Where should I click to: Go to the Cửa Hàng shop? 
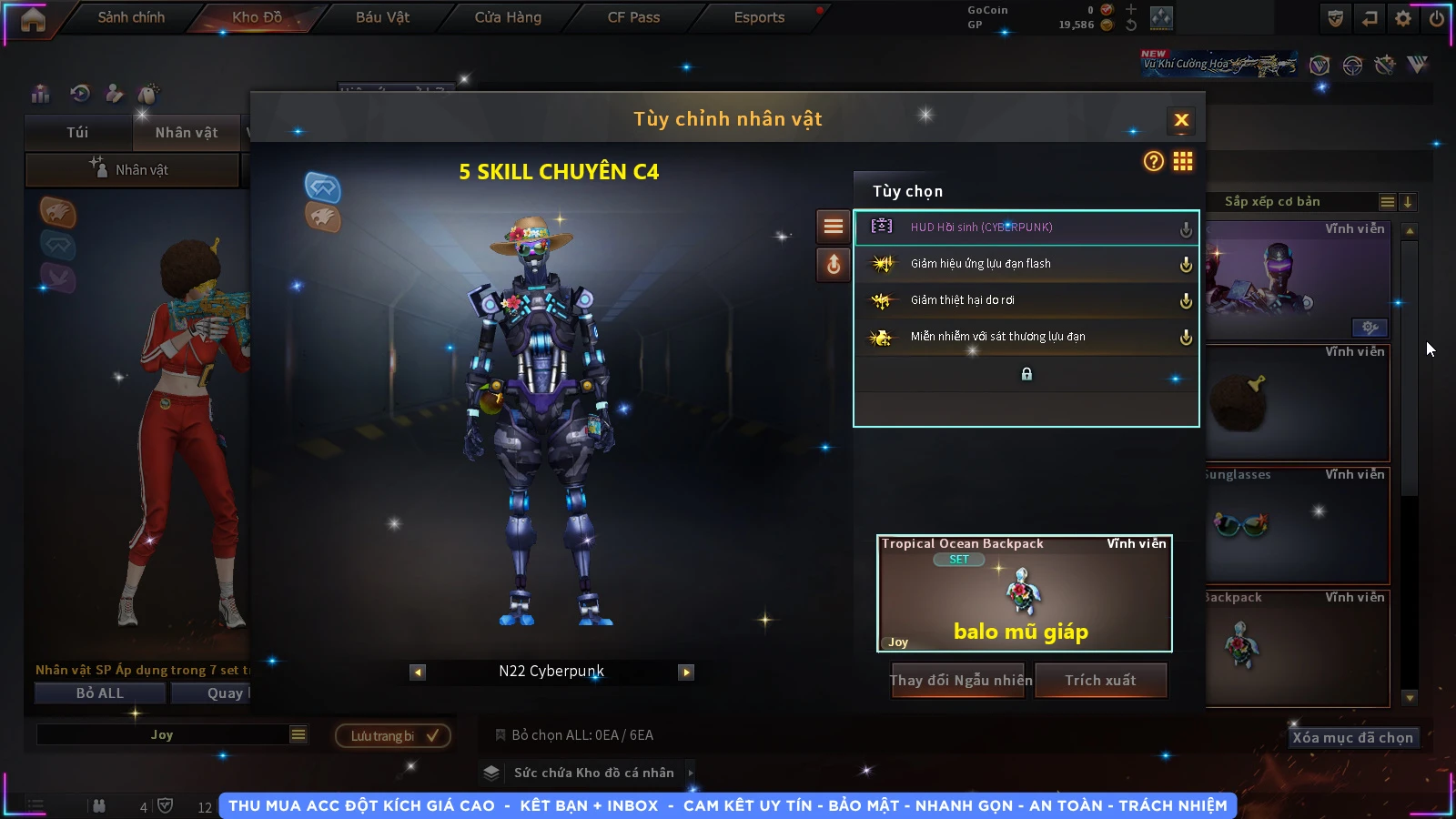[508, 17]
